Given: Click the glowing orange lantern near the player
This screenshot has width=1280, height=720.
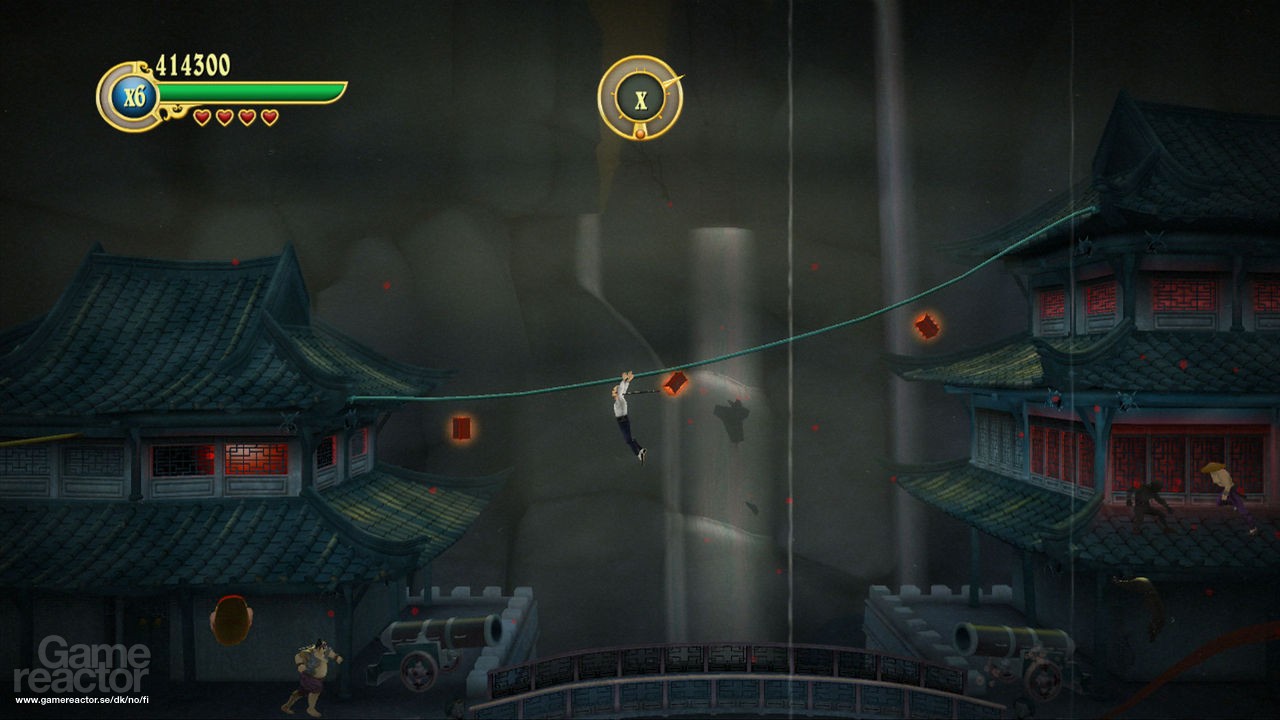Looking at the screenshot, I should click(x=676, y=383).
